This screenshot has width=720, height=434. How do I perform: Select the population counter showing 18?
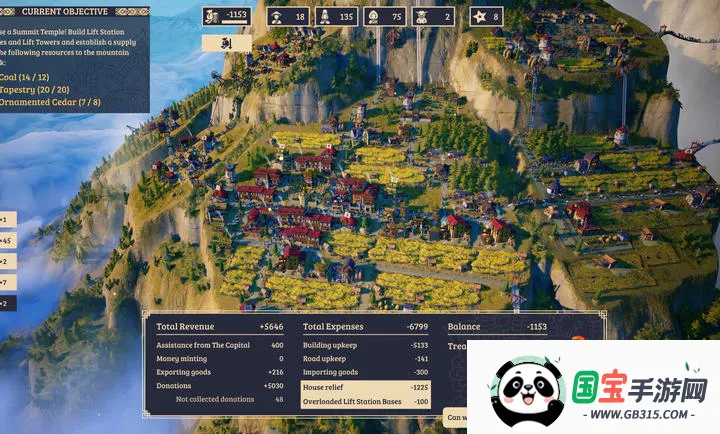tap(287, 16)
